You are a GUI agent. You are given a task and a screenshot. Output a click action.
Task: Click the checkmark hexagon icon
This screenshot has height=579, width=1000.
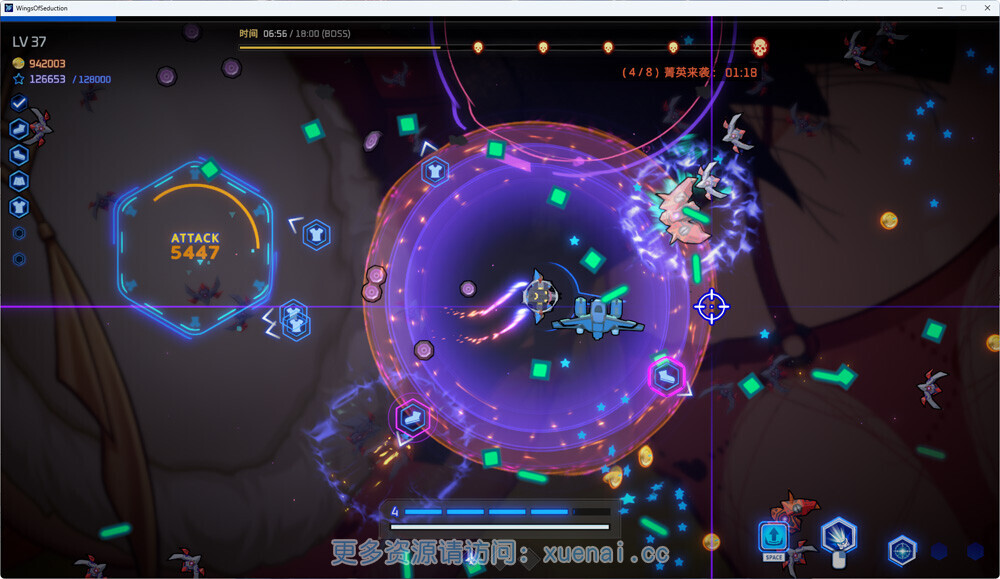tap(19, 103)
